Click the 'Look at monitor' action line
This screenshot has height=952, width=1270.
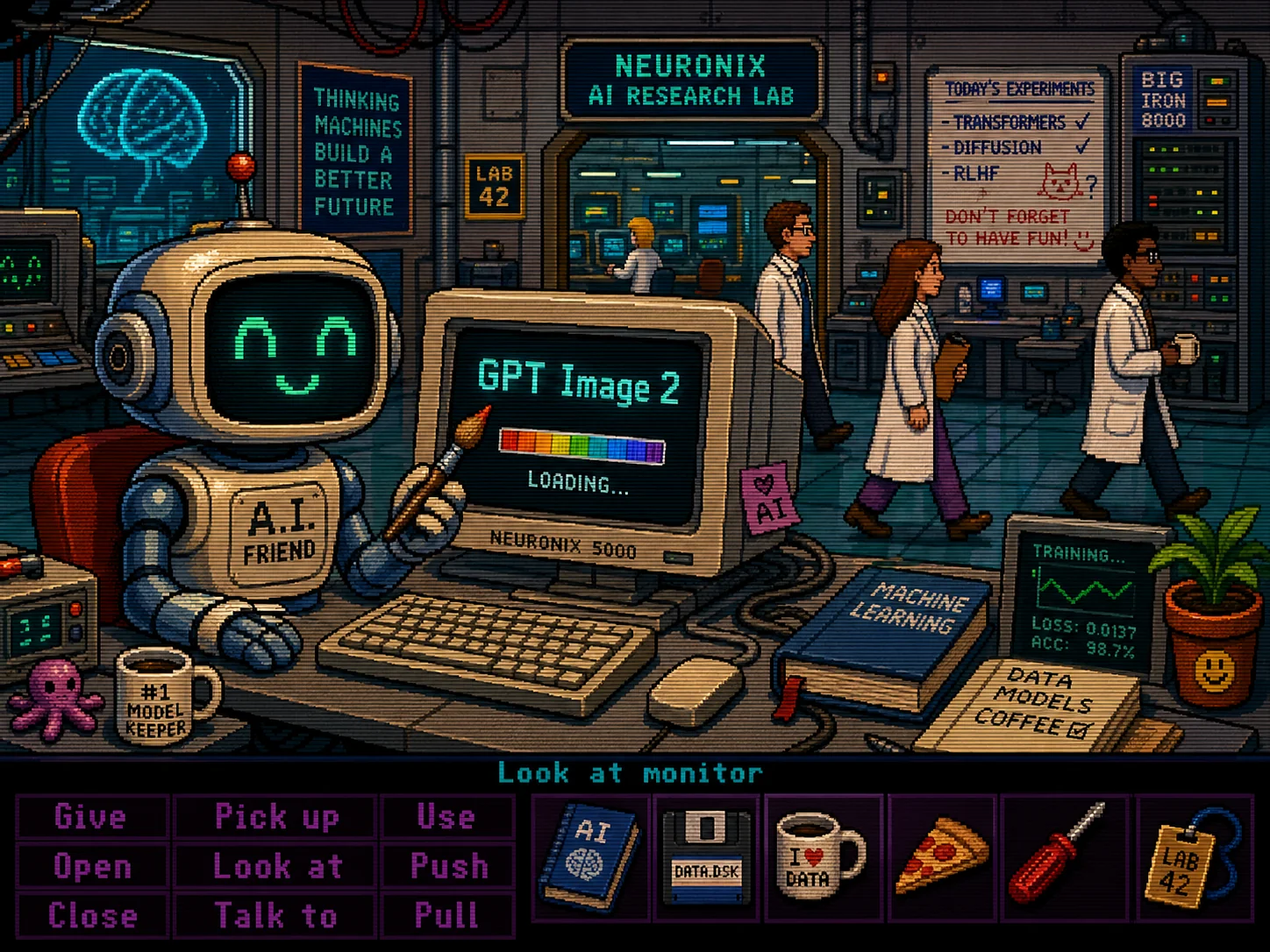(630, 772)
